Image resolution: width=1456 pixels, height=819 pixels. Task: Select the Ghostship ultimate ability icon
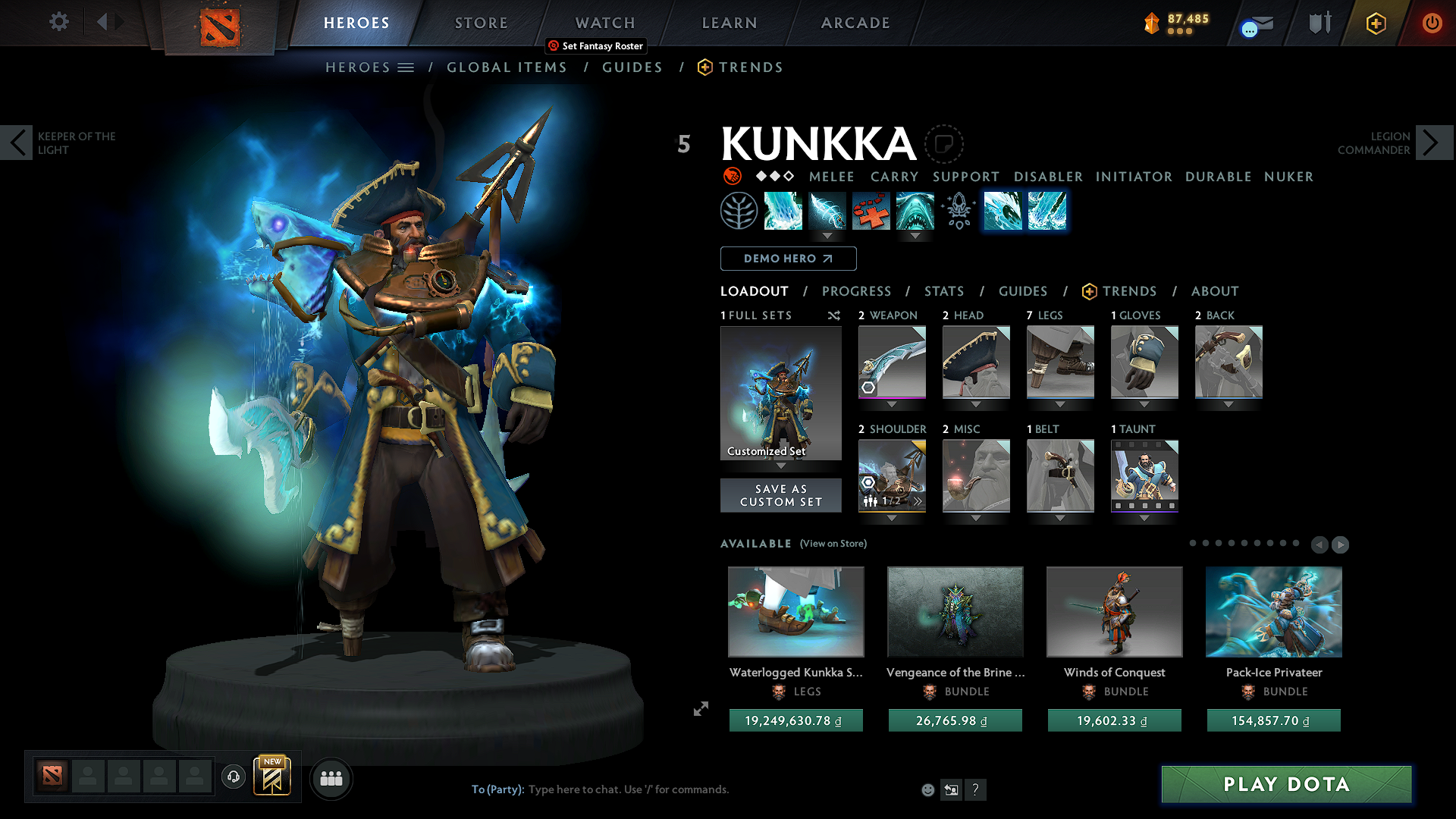pyautogui.click(x=915, y=211)
